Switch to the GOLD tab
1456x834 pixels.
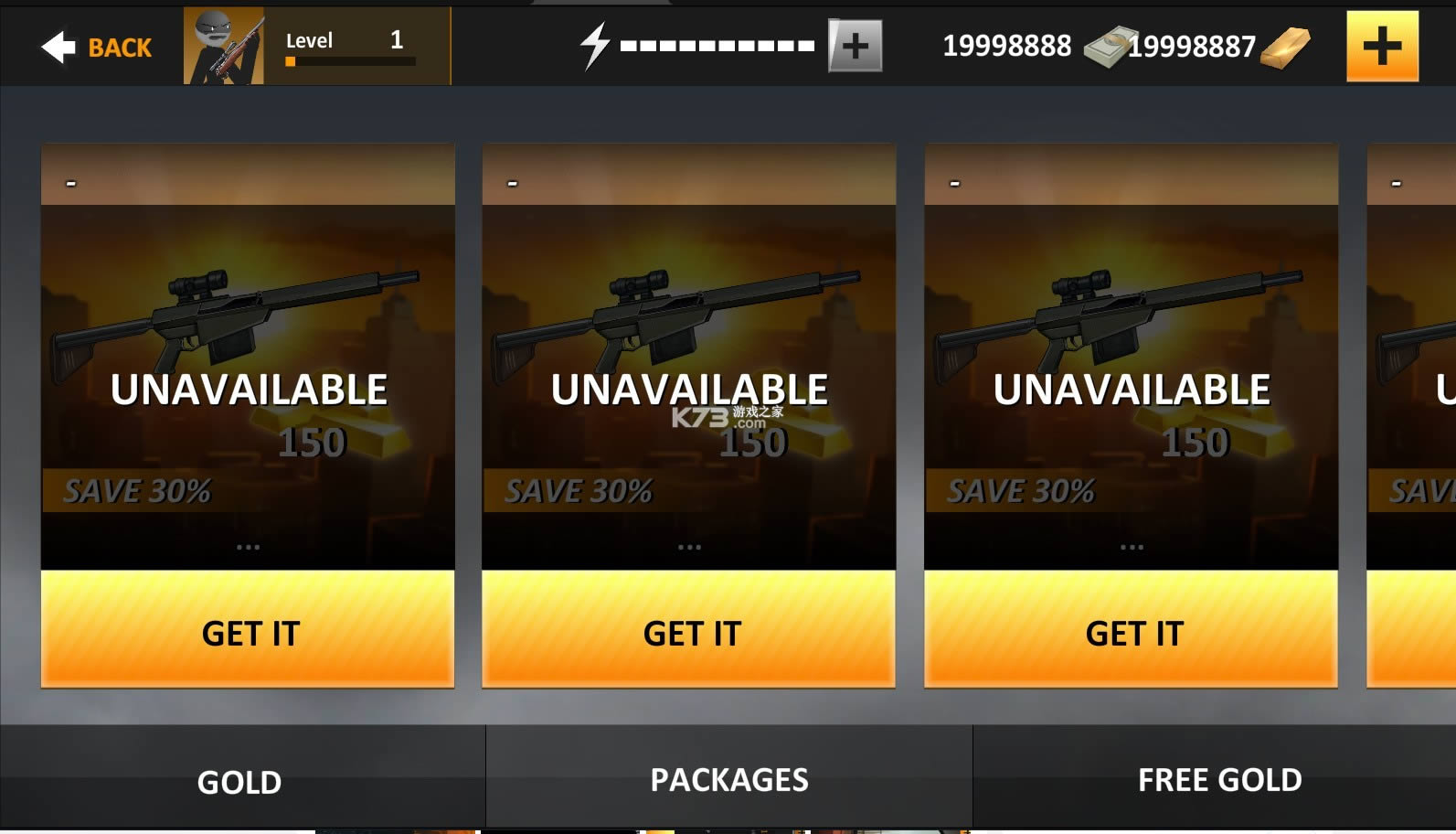(240, 780)
